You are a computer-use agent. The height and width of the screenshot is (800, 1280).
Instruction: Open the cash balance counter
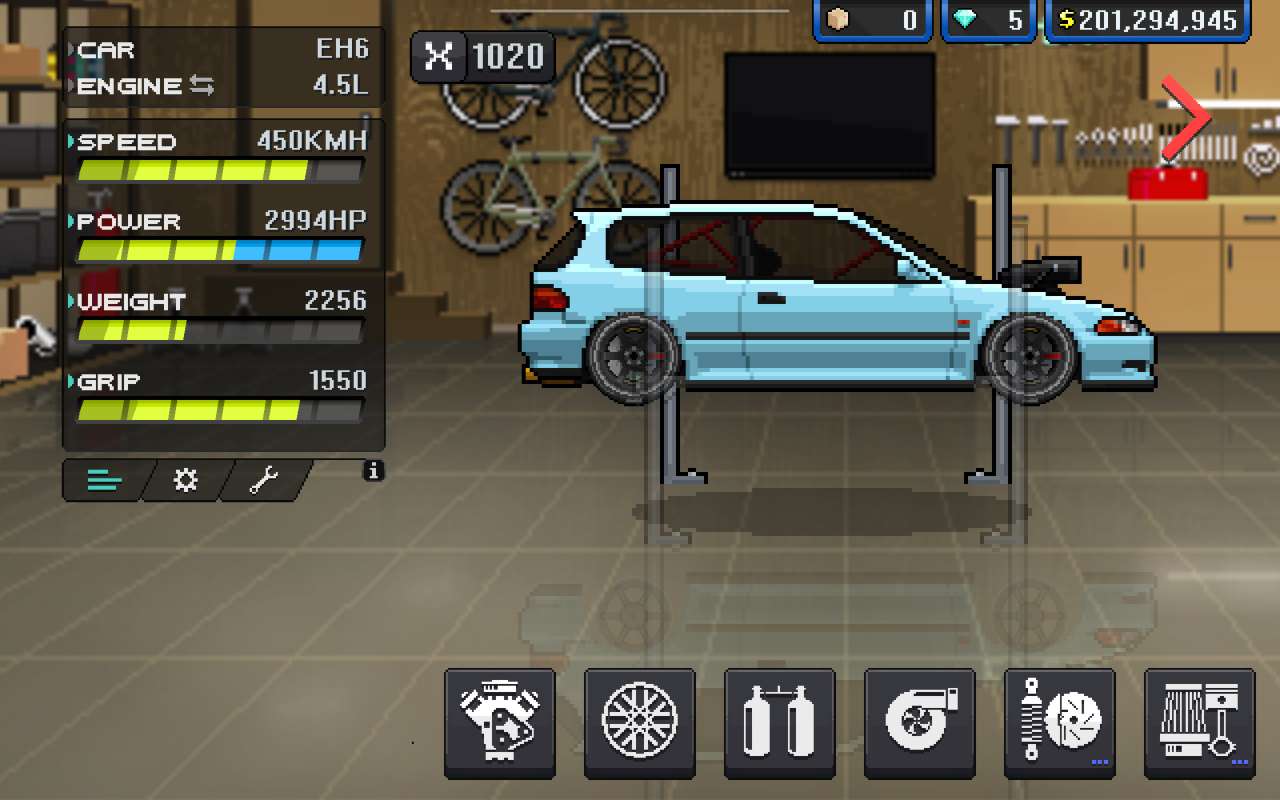tap(1147, 20)
